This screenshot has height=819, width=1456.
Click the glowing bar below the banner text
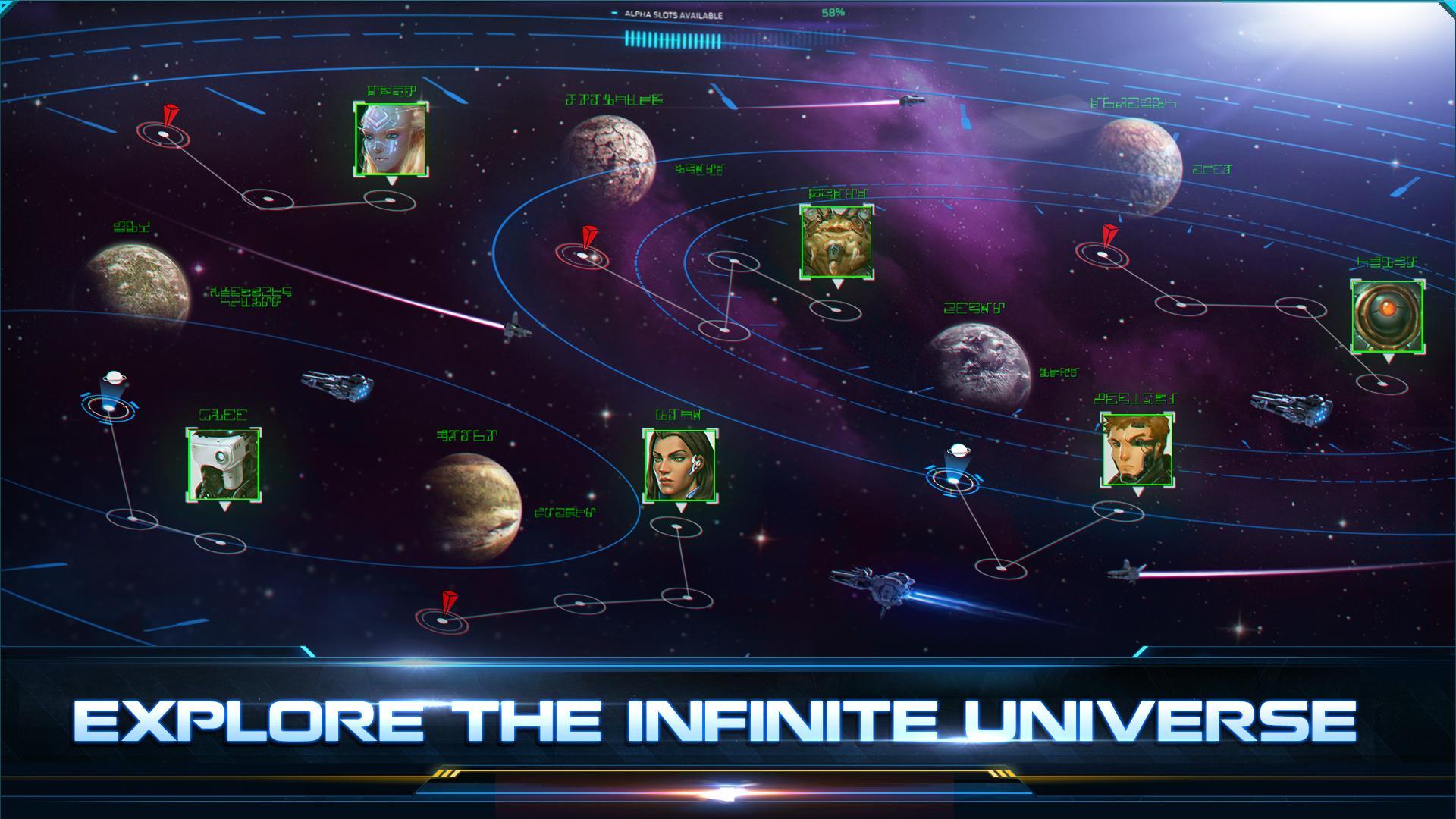click(728, 790)
